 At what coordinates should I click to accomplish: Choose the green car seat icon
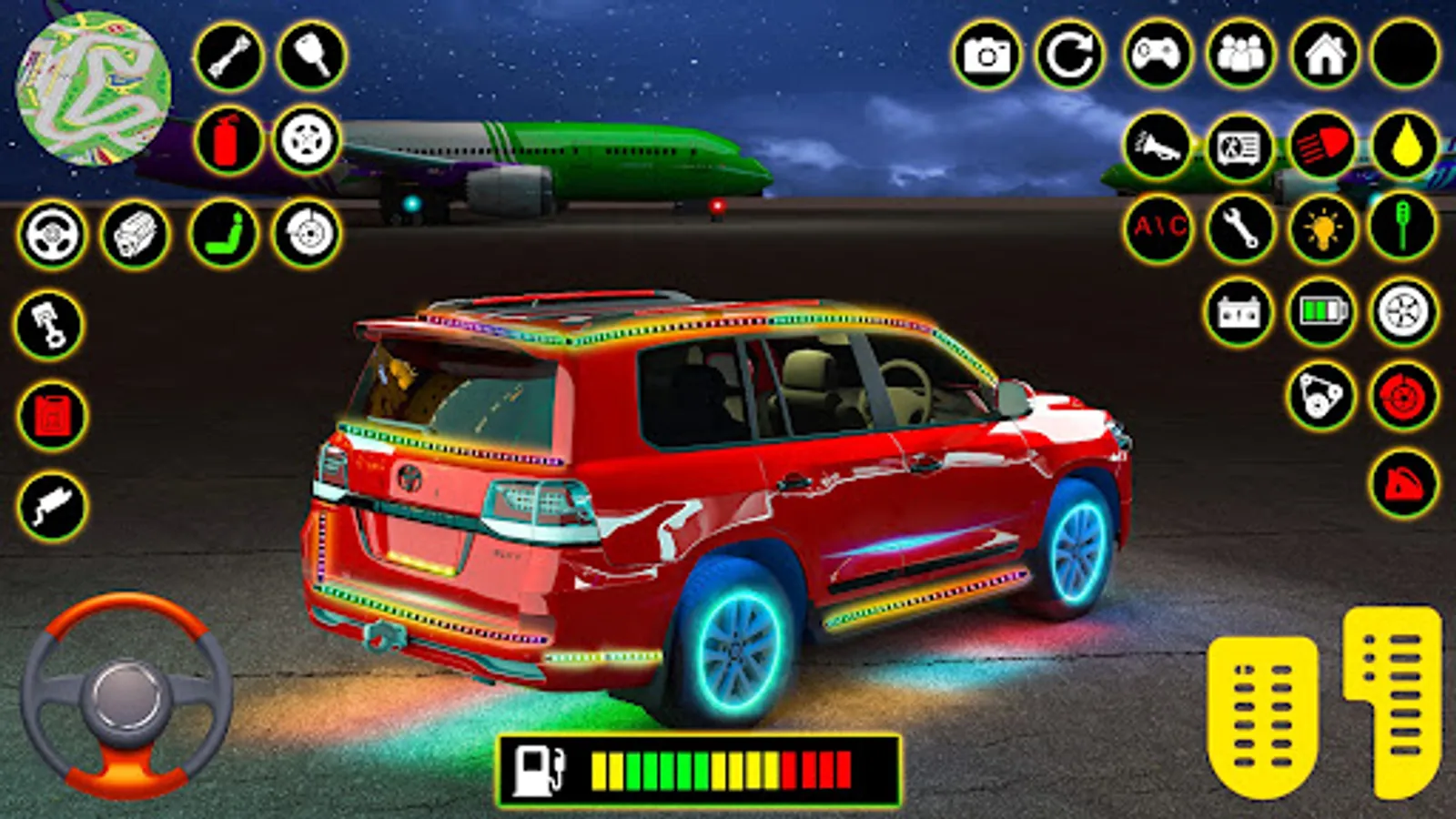pos(224,234)
